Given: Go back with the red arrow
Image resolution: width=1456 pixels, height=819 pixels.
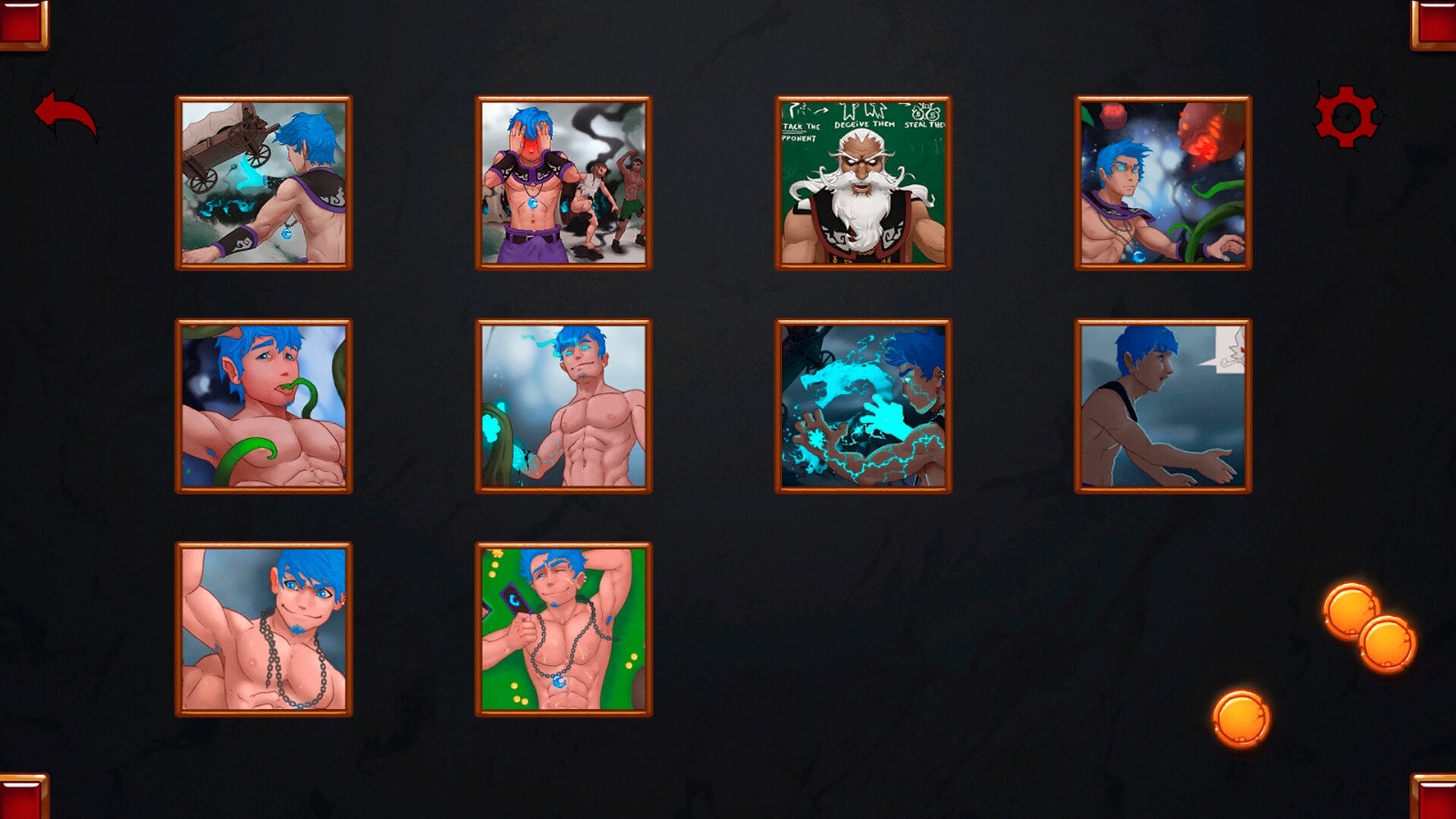Looking at the screenshot, I should (66, 115).
